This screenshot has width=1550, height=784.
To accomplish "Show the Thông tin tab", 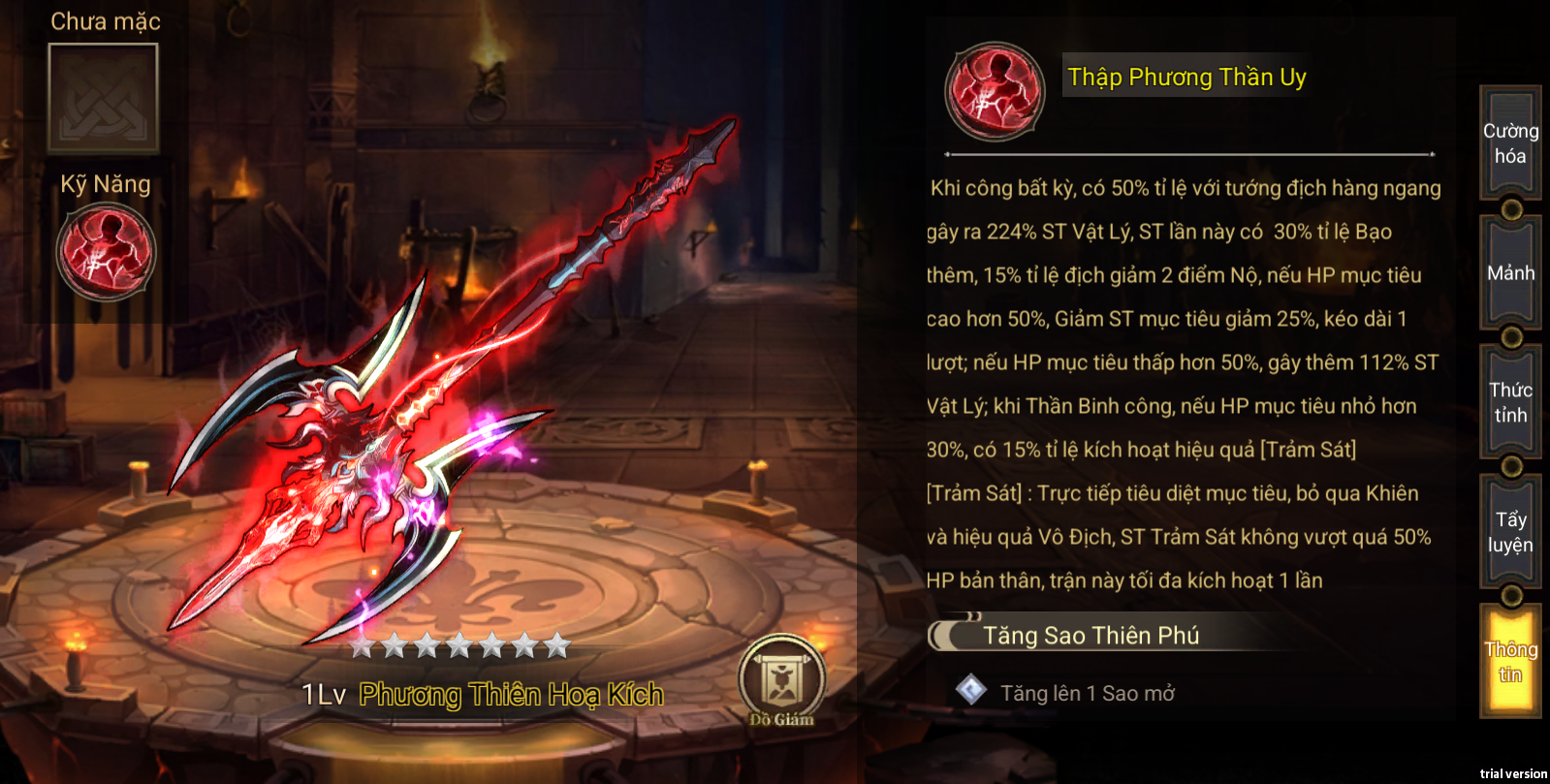I will (x=1510, y=662).
